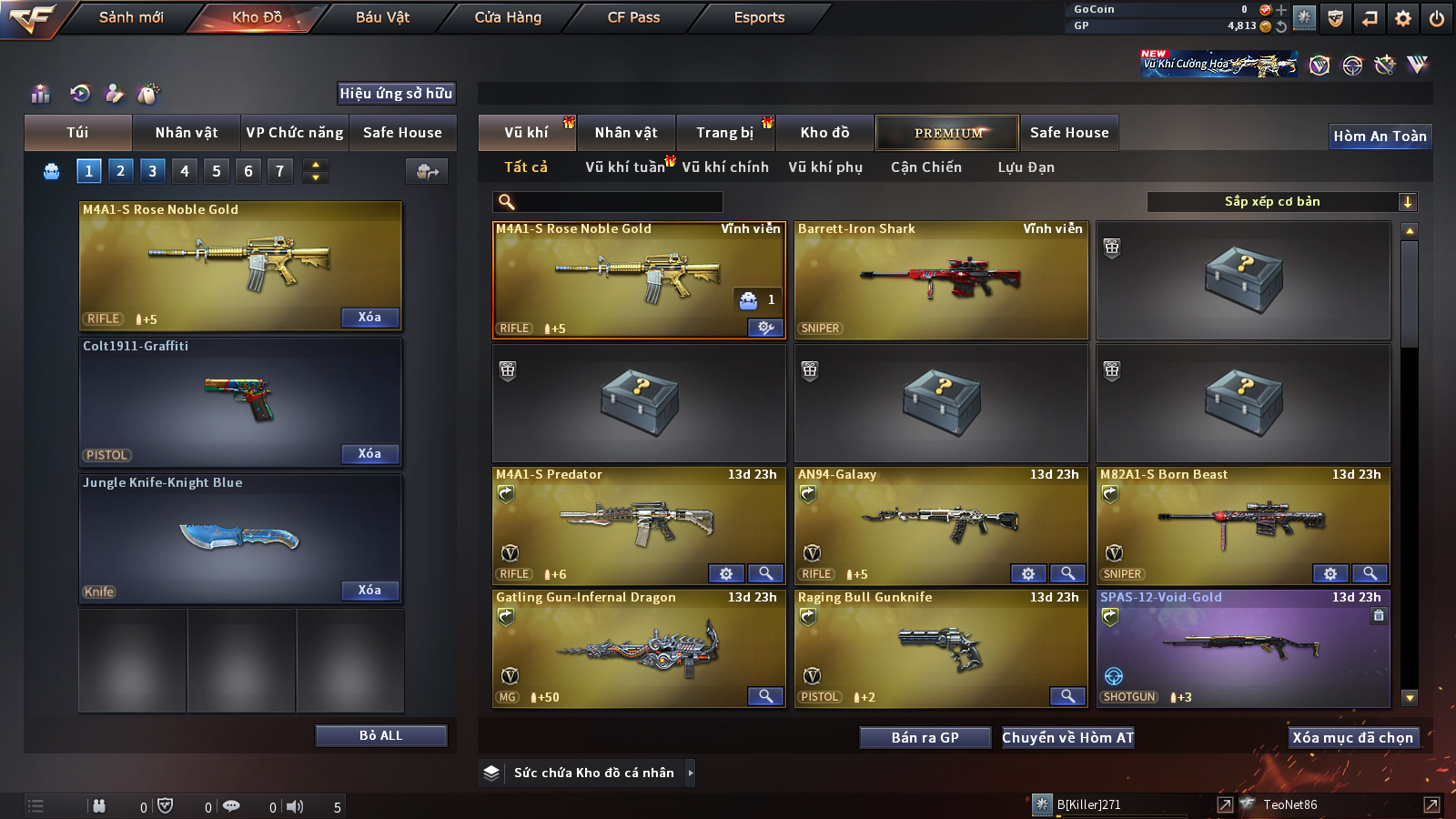This screenshot has height=819, width=1456.
Task: Click the power exit icon
Action: [1436, 18]
